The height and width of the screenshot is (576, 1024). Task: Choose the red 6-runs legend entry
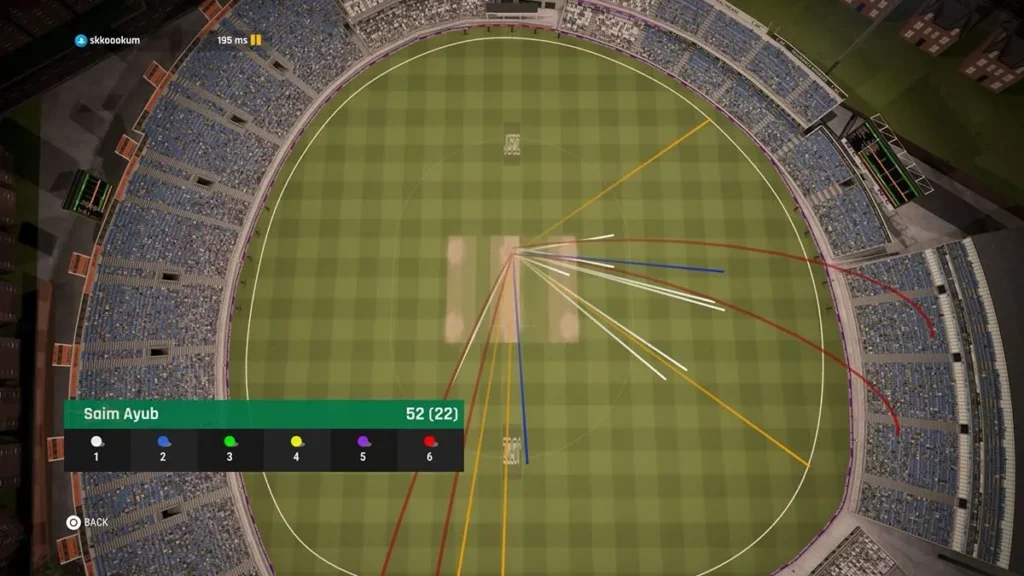tap(430, 449)
